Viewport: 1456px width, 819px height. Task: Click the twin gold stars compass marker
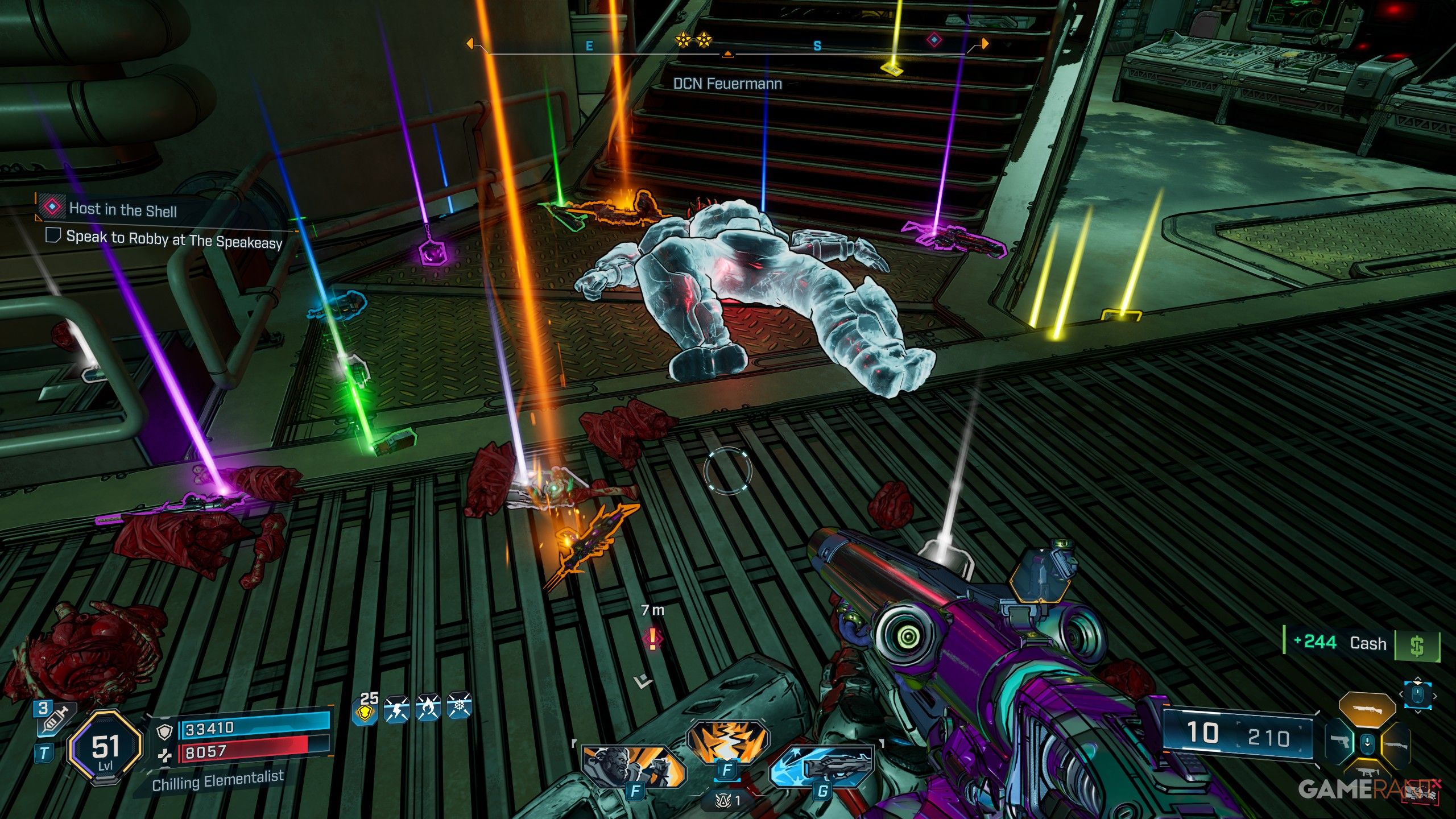692,40
